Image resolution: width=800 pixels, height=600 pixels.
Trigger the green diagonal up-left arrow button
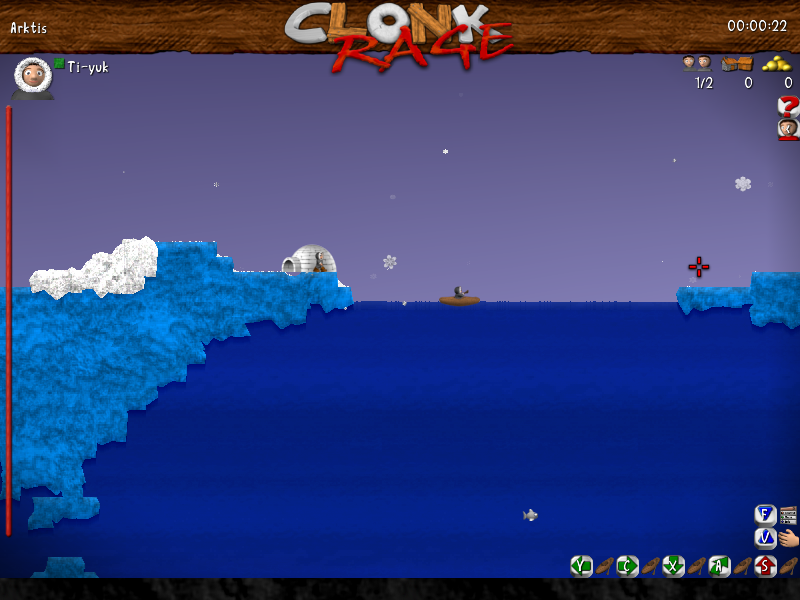[720, 566]
